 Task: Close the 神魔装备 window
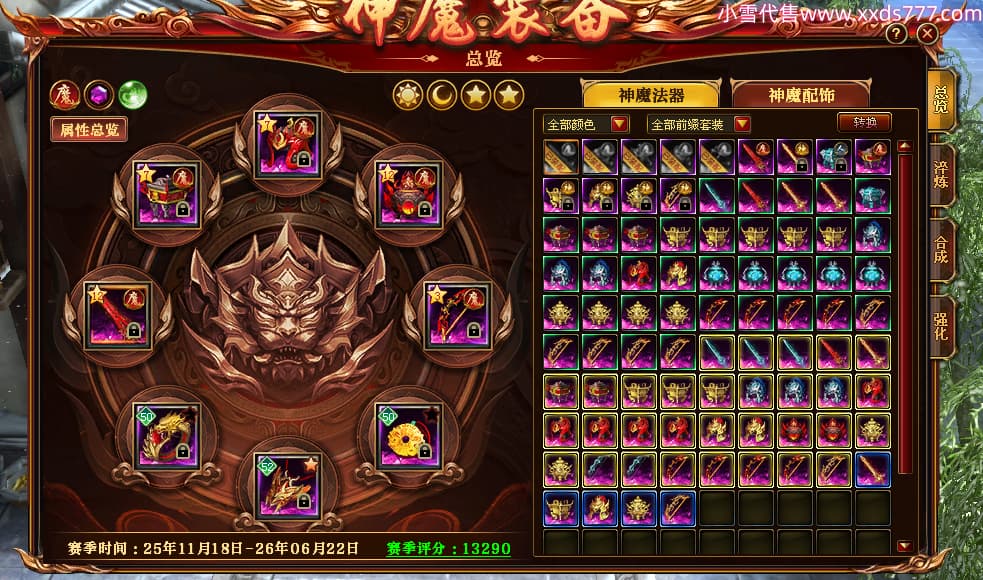[927, 35]
